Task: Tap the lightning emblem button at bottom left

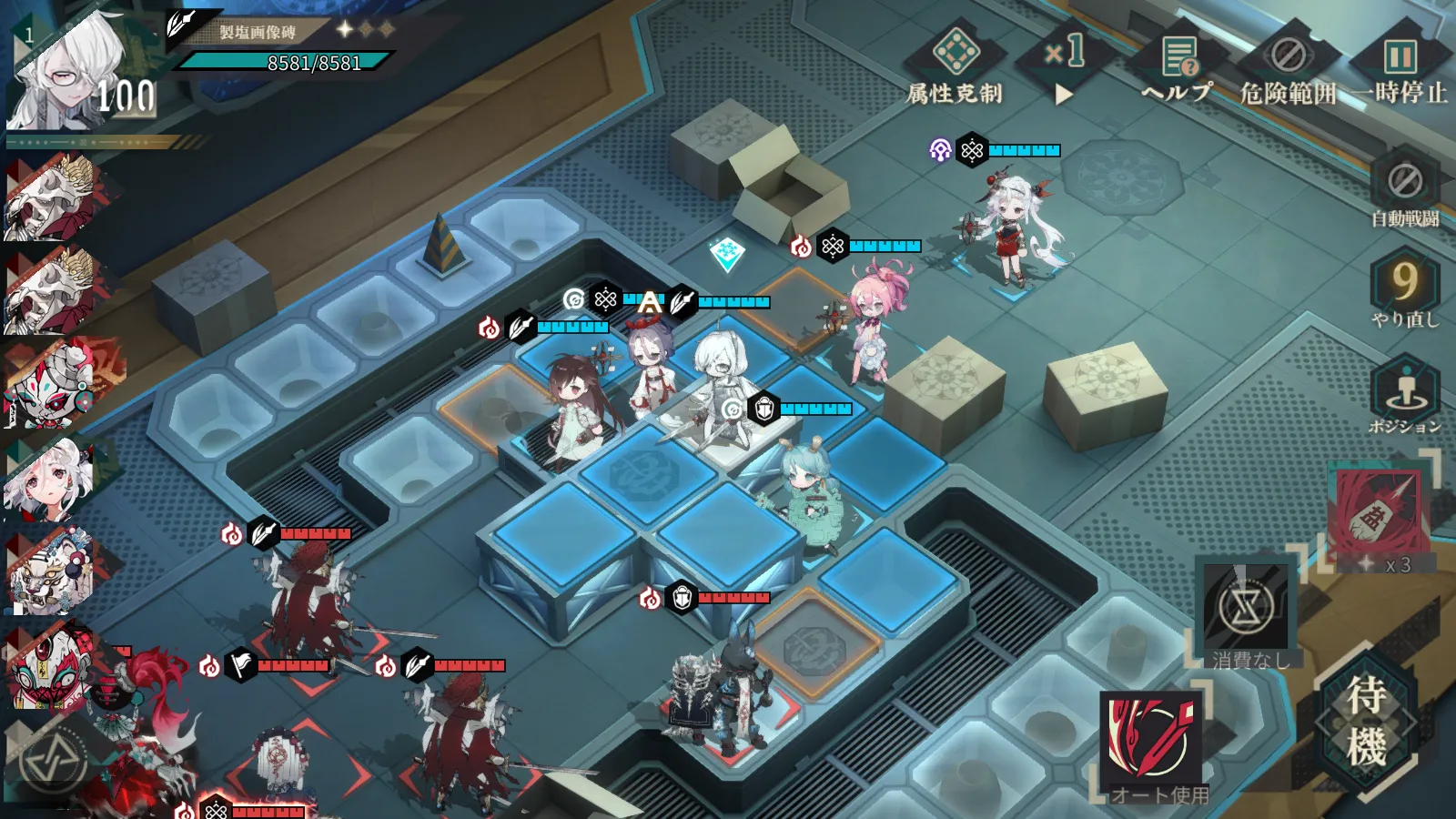Action: pyautogui.click(x=53, y=761)
